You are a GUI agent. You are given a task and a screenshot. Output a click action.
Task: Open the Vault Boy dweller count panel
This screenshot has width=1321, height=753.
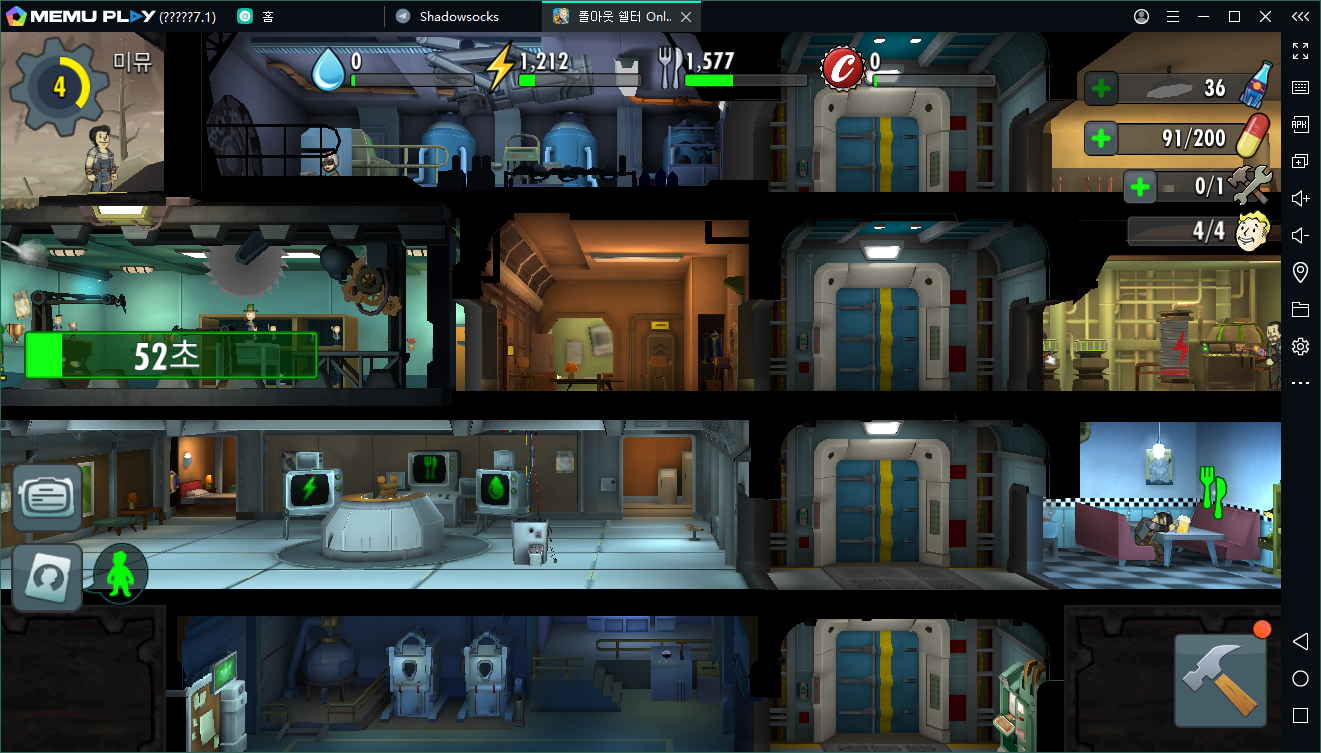click(x=1251, y=232)
